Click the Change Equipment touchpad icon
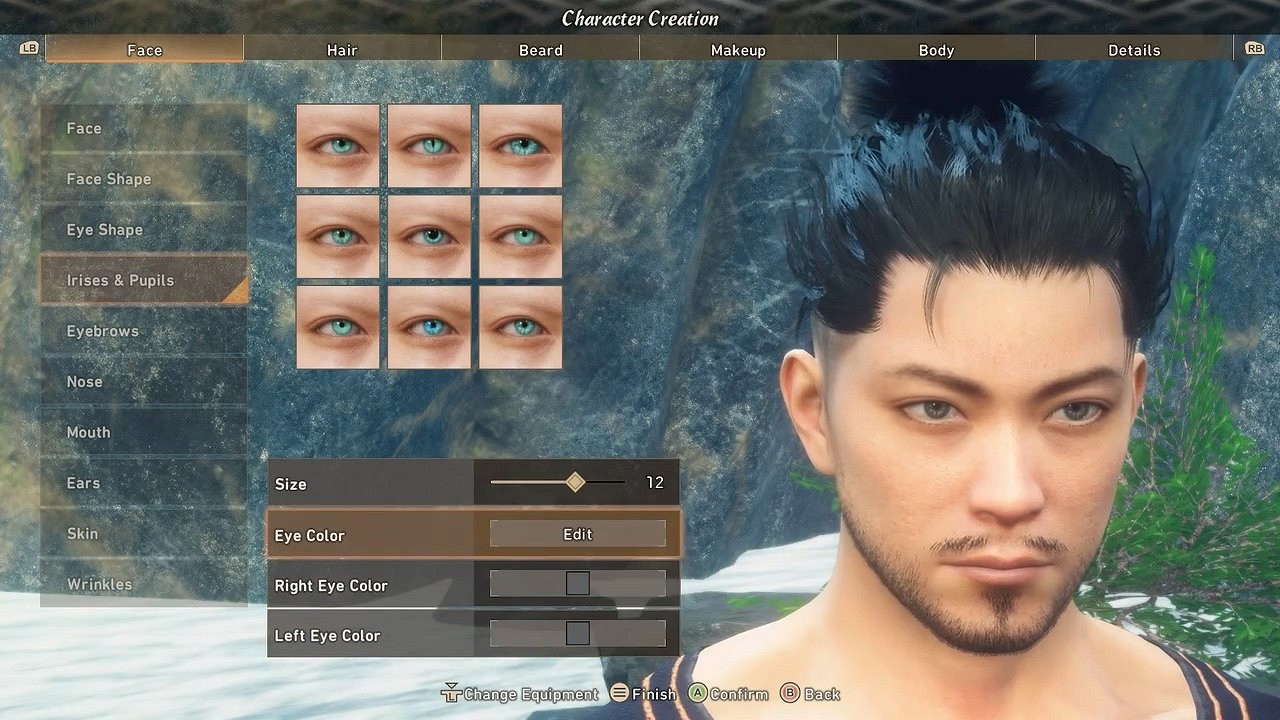This screenshot has width=1280, height=720. (451, 693)
